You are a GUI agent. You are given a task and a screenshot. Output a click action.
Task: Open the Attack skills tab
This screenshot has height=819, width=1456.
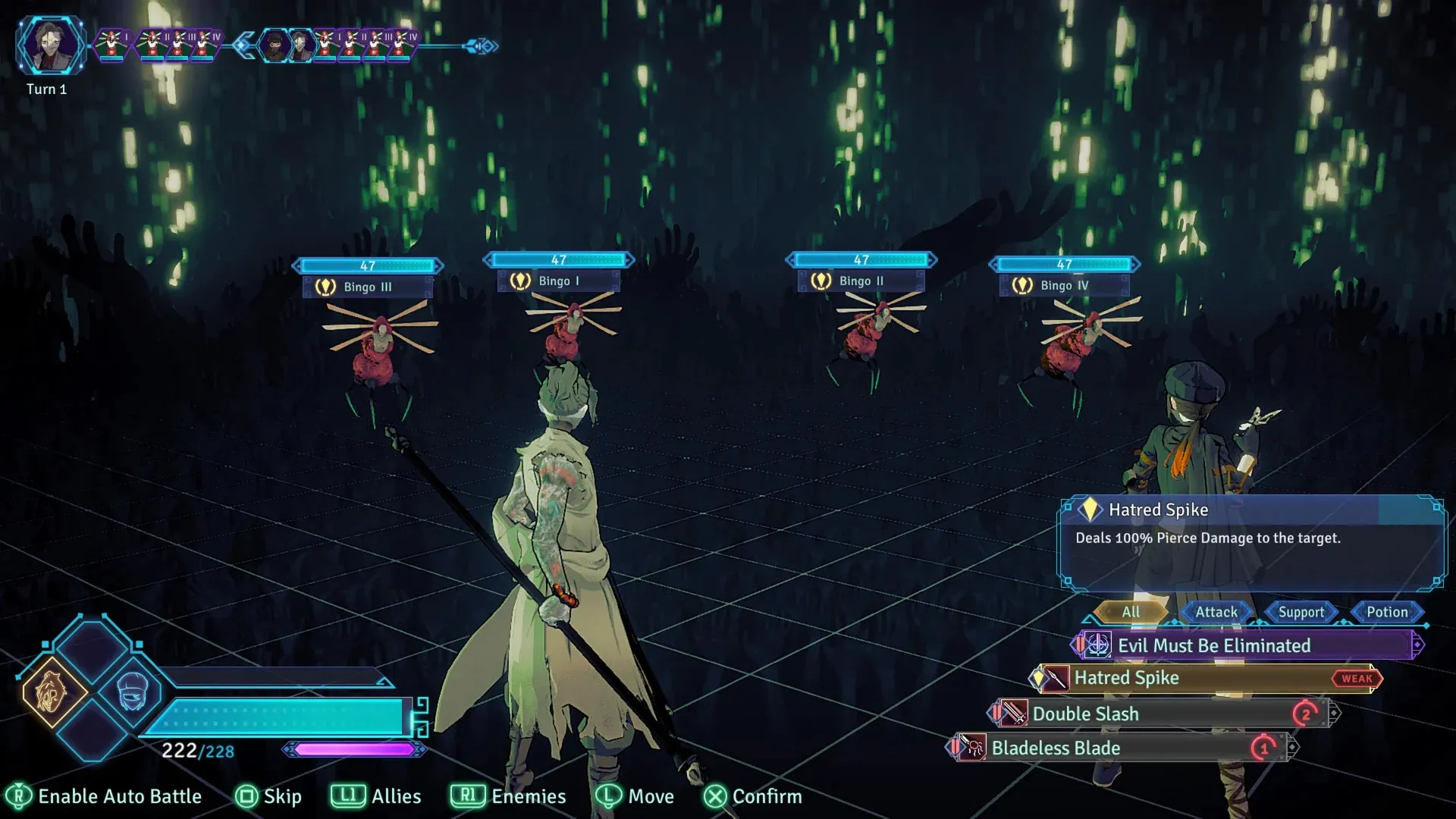point(1216,612)
